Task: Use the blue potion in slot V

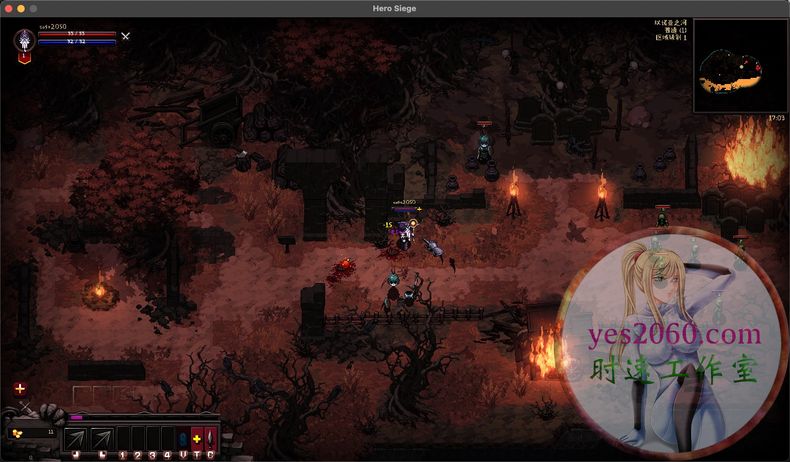Action: [182, 439]
